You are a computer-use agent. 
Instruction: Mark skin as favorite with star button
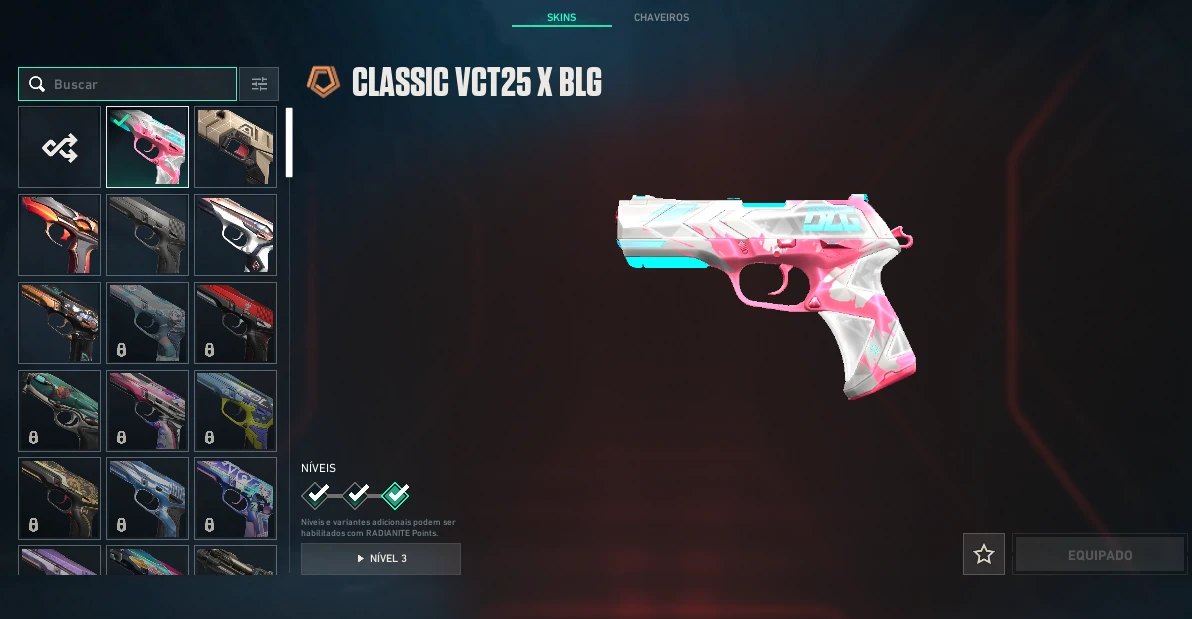[984, 554]
